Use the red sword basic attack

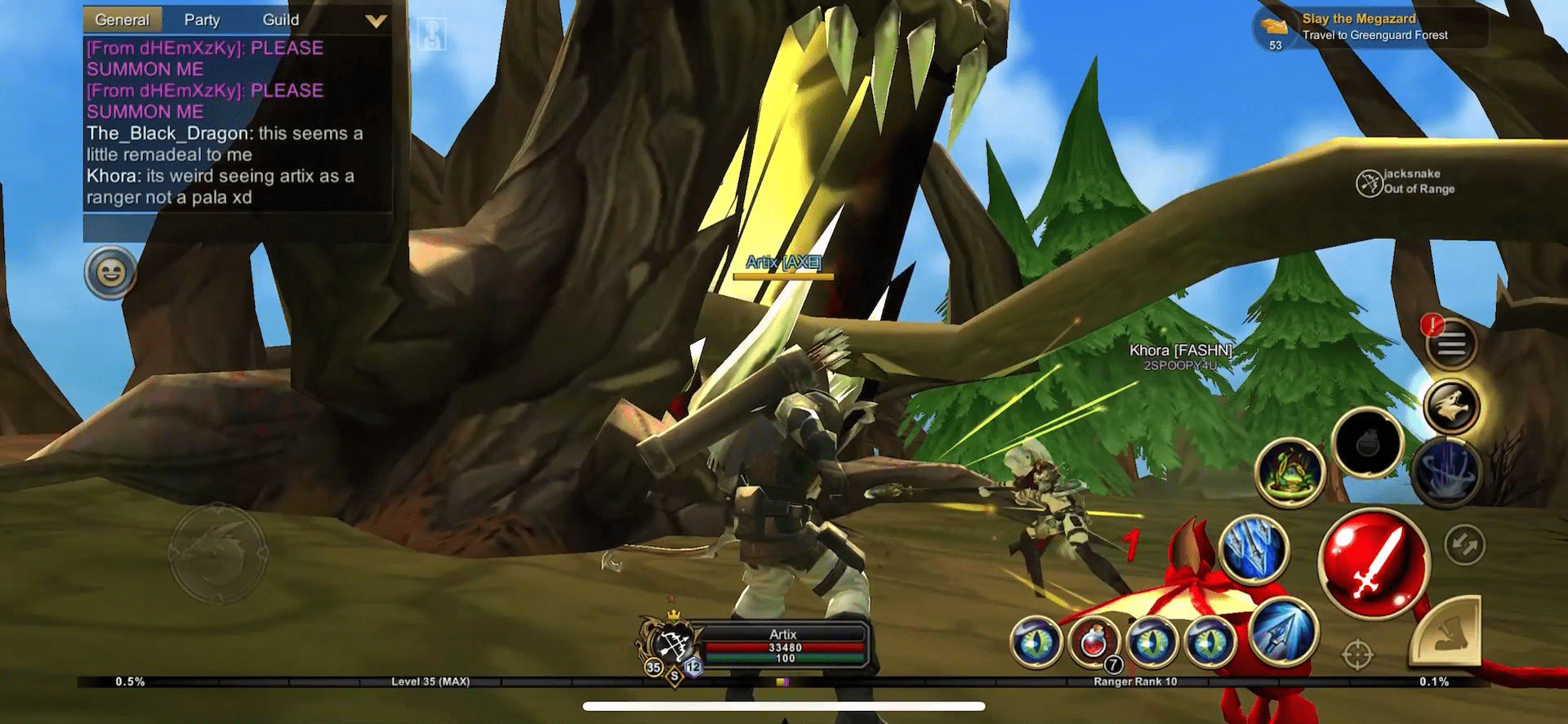pyautogui.click(x=1374, y=561)
